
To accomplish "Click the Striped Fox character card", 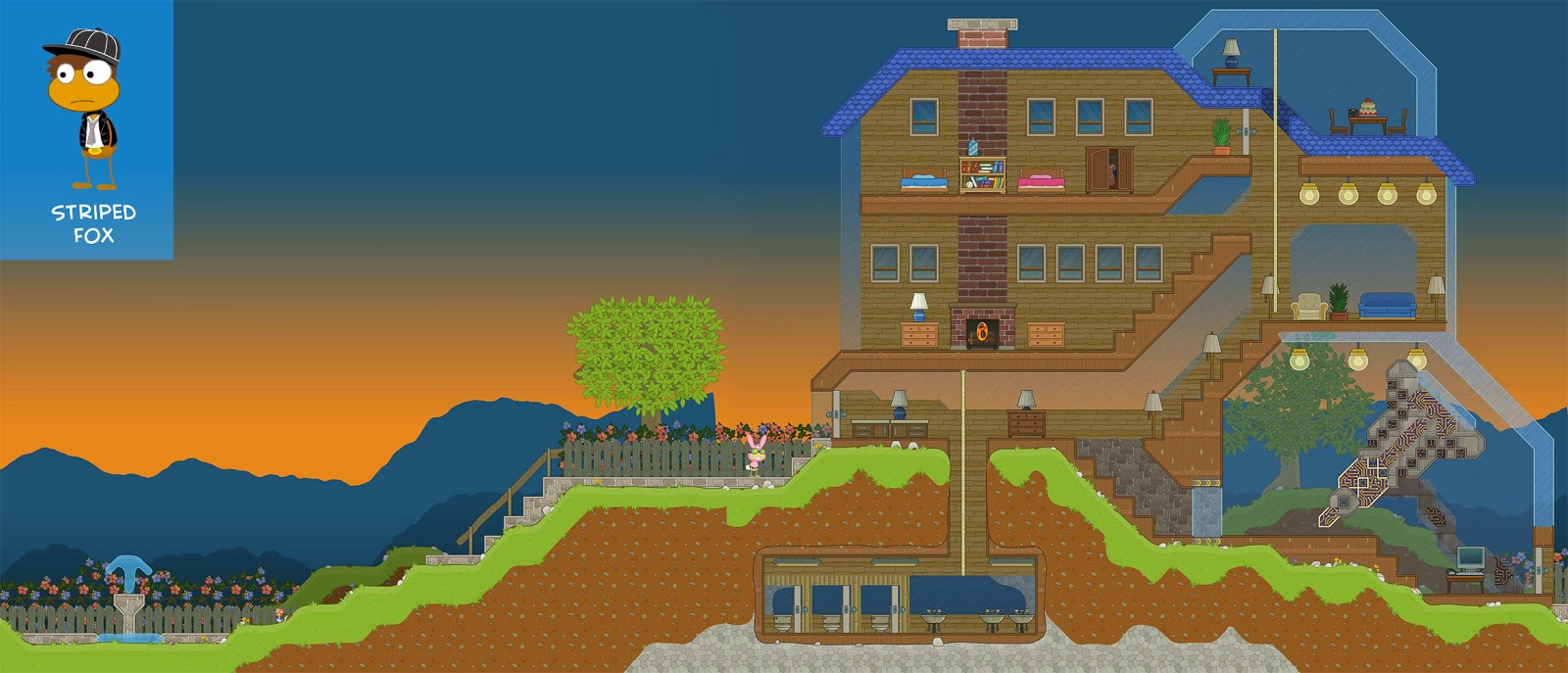I will coord(86,129).
